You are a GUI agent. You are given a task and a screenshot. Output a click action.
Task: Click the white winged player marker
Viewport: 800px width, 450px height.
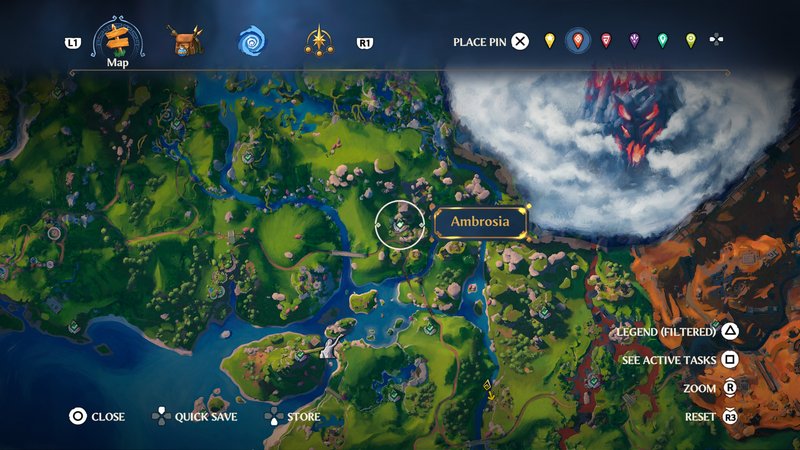(330, 345)
